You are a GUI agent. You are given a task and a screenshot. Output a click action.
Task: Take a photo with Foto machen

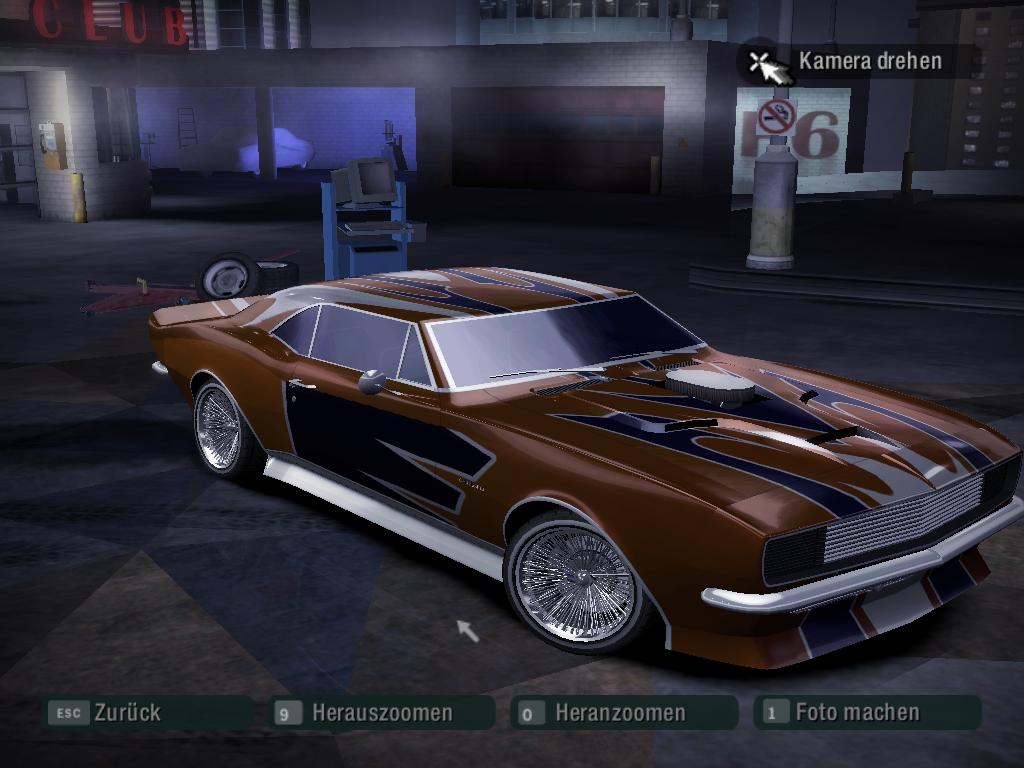pyautogui.click(x=857, y=712)
